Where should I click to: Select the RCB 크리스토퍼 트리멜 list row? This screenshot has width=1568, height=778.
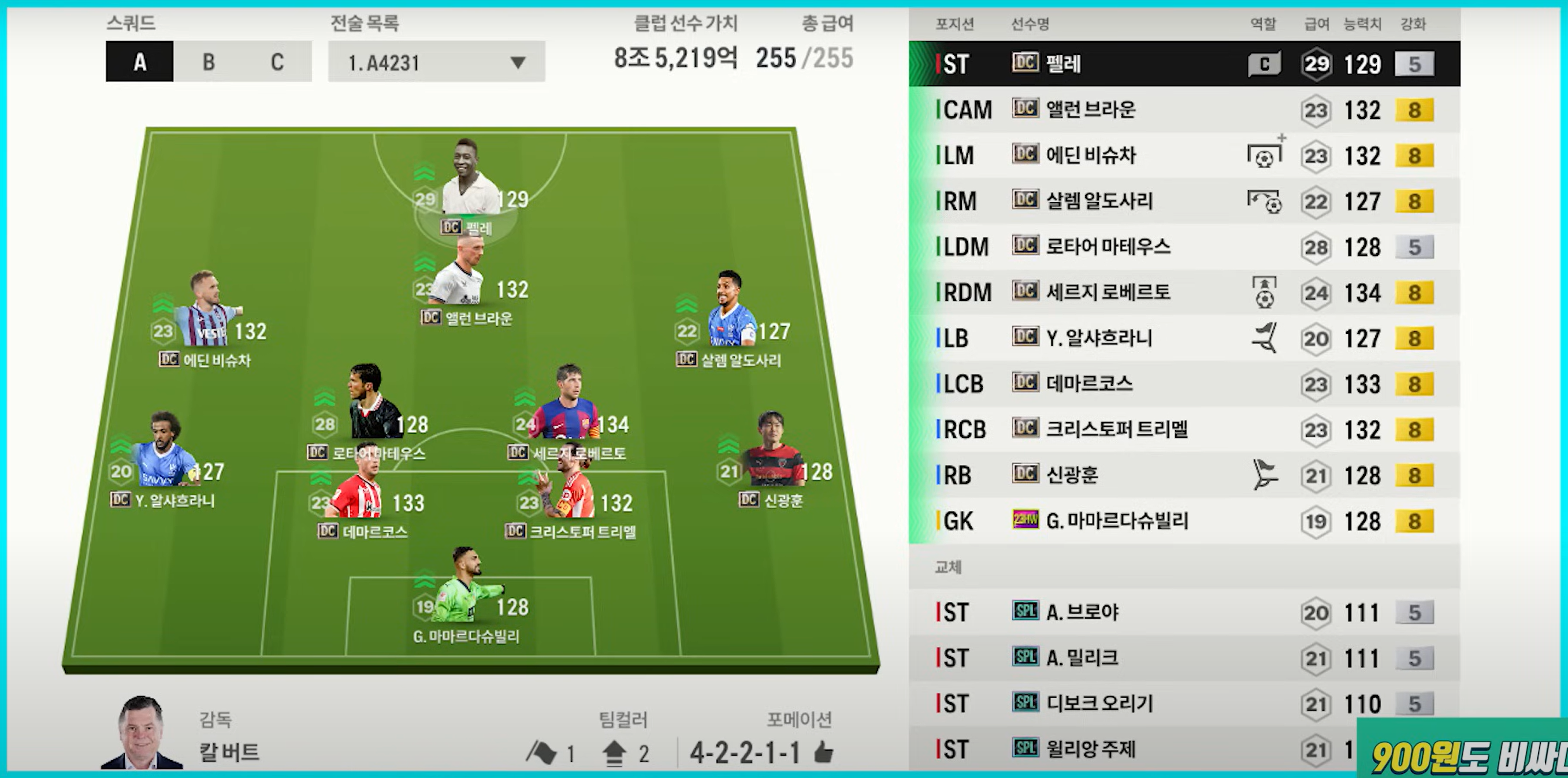click(1184, 430)
